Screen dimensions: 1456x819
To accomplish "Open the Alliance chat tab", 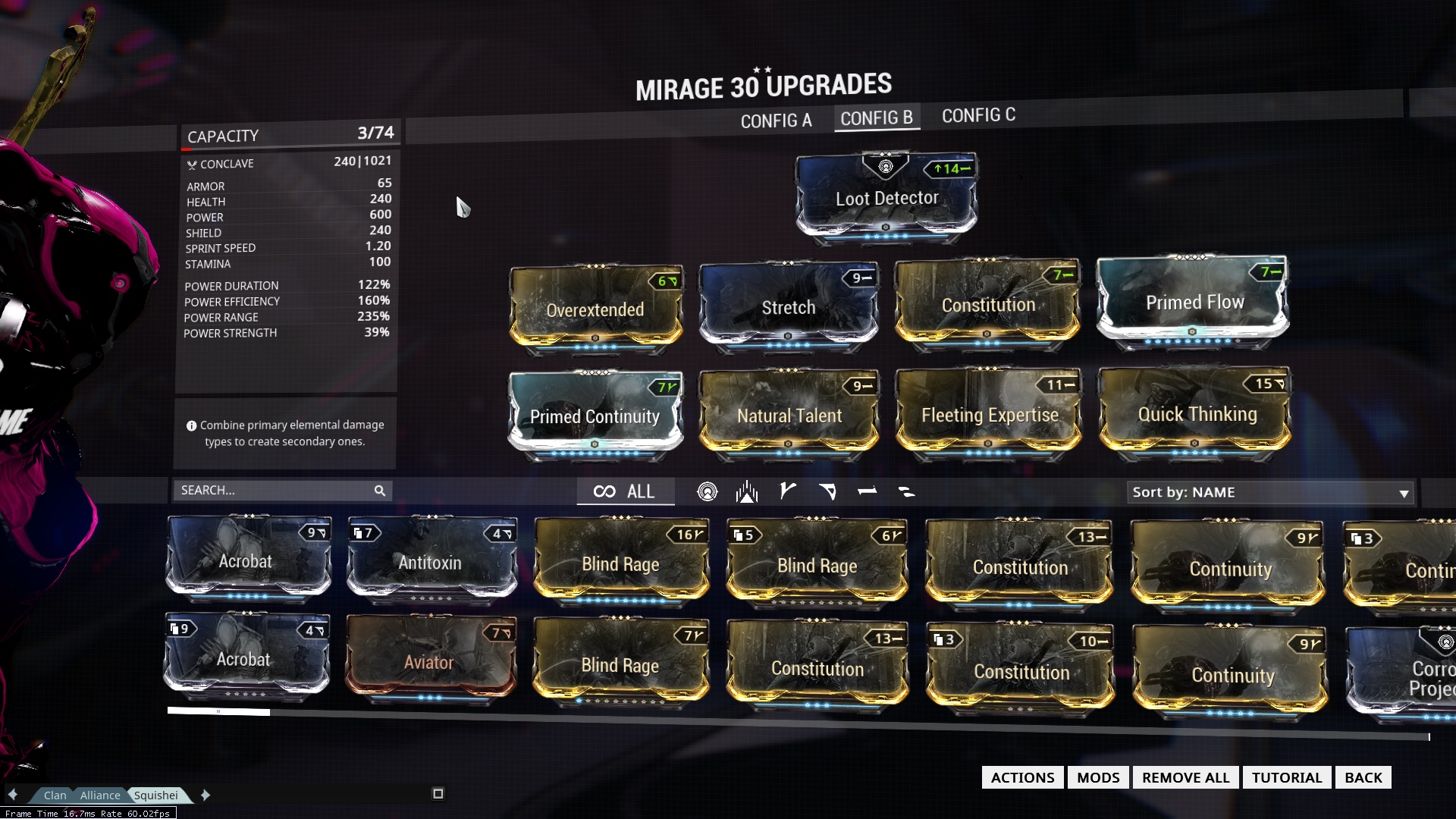I will coord(100,795).
